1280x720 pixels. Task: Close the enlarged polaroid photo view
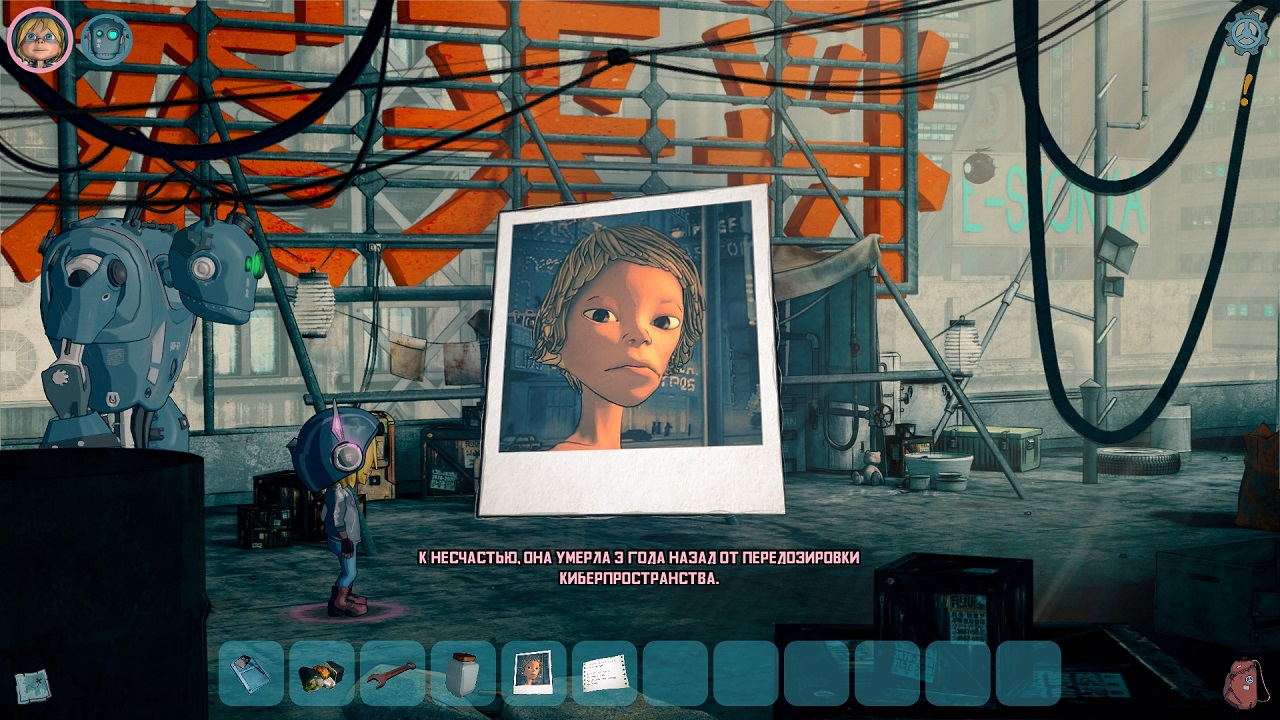(x=629, y=352)
